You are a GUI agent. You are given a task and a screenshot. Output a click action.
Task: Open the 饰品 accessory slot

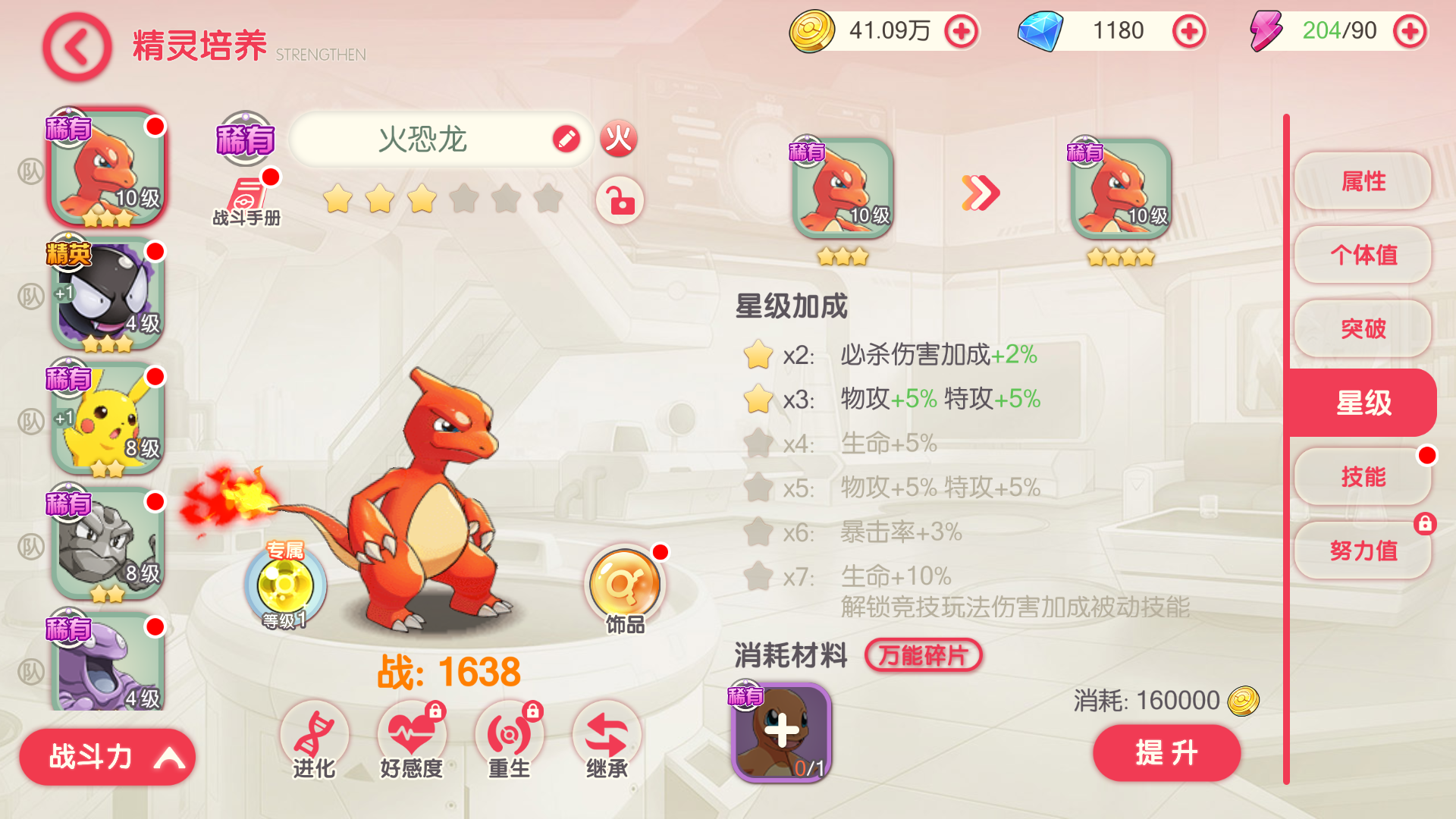click(x=625, y=589)
